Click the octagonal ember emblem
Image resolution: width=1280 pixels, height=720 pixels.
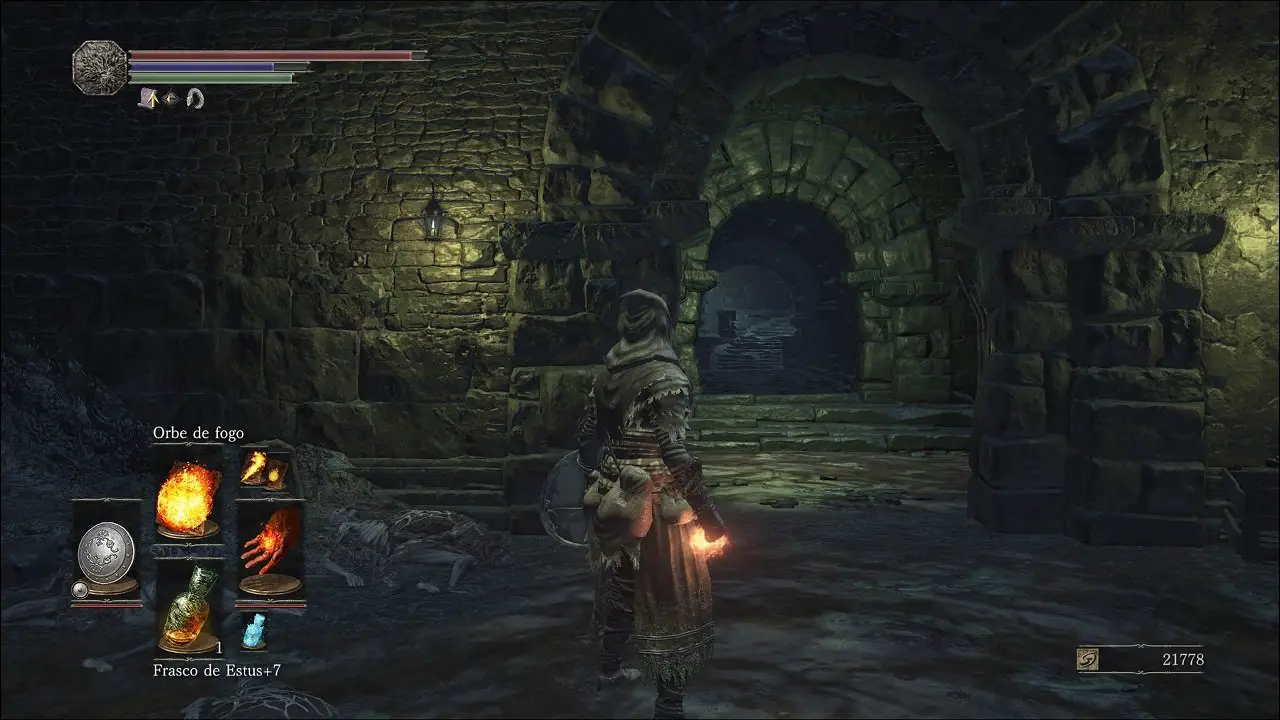(99, 68)
